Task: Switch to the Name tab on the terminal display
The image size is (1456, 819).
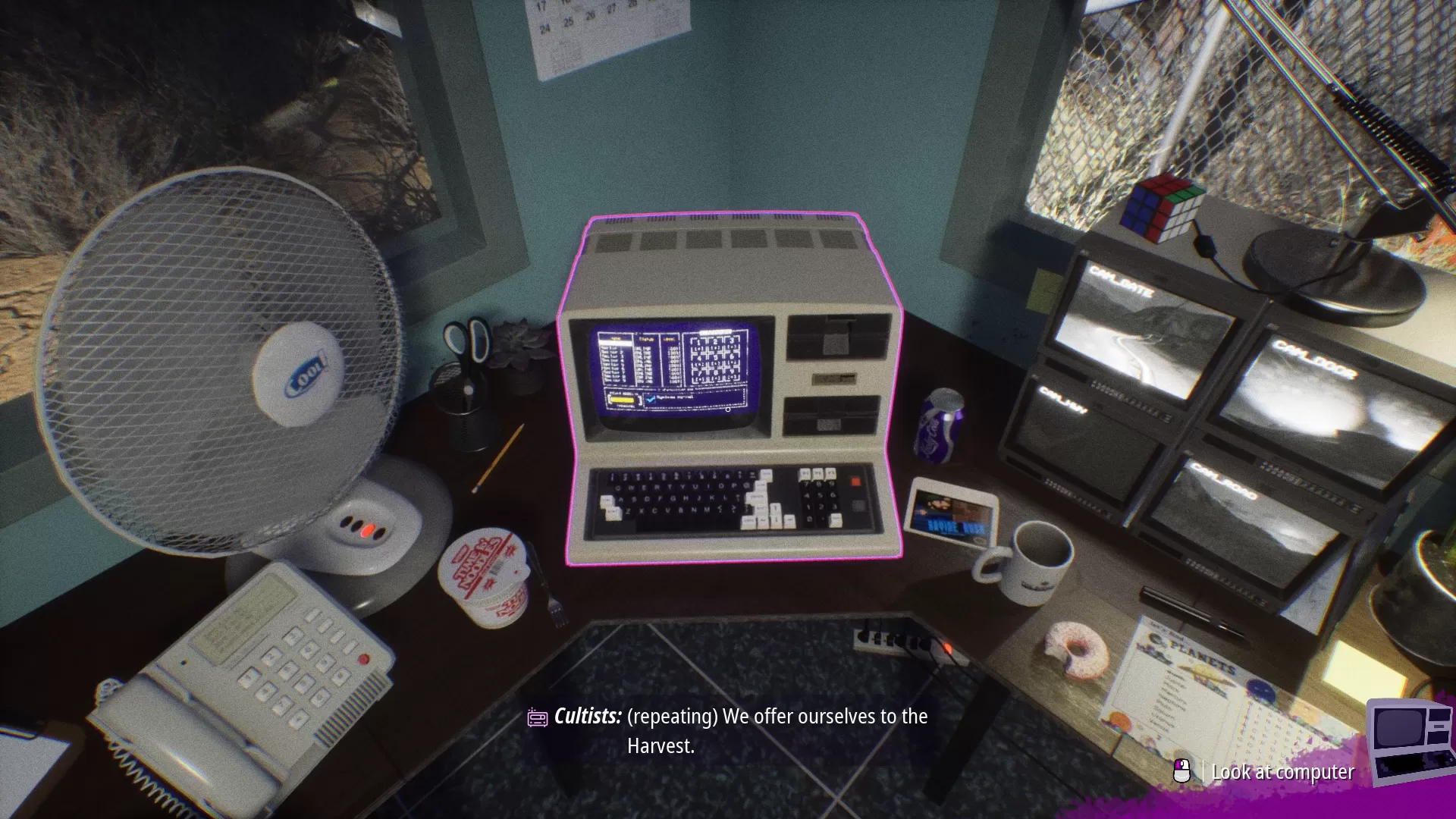Action: click(x=614, y=339)
